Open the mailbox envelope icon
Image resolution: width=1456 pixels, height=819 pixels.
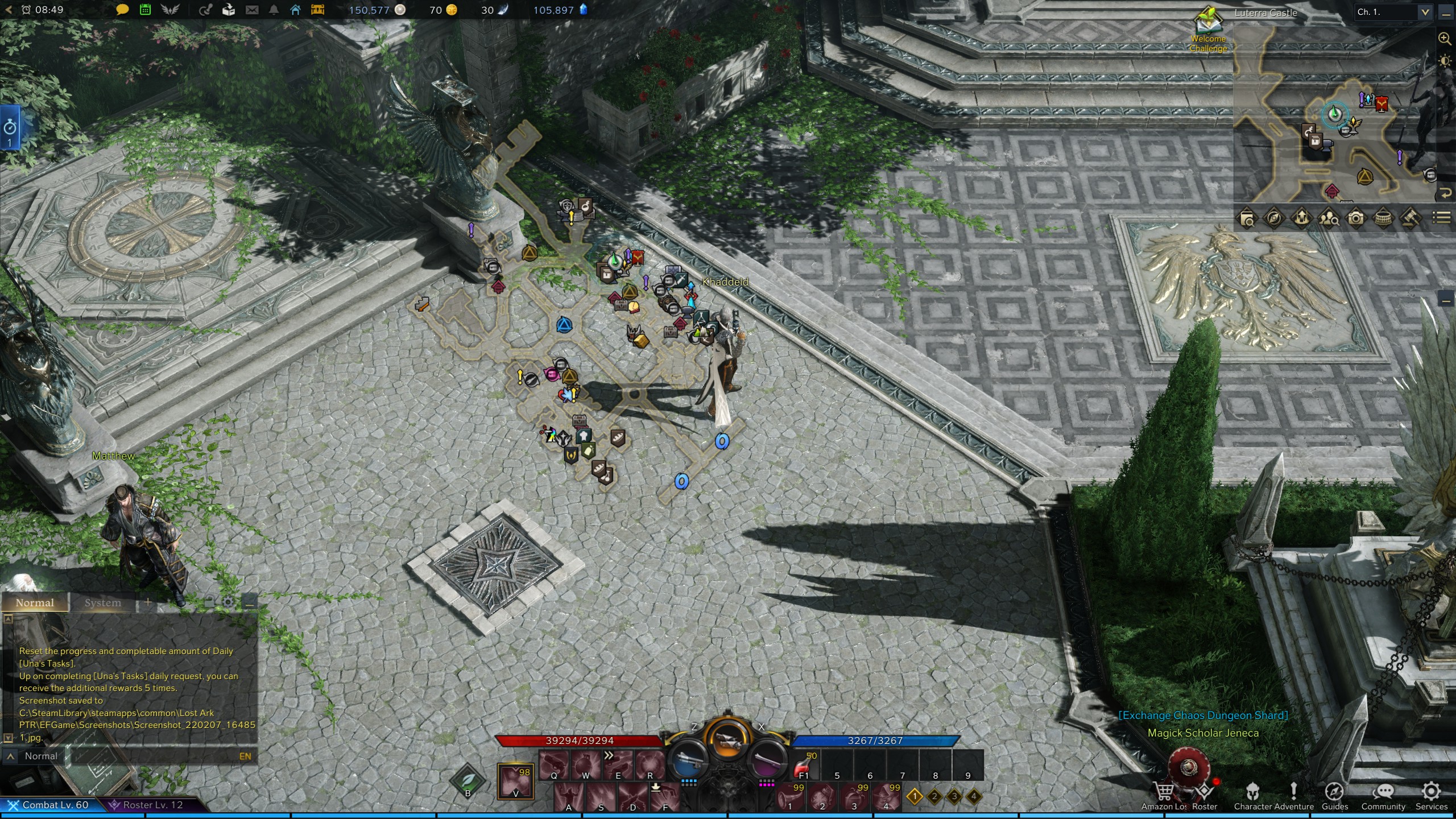click(x=252, y=10)
